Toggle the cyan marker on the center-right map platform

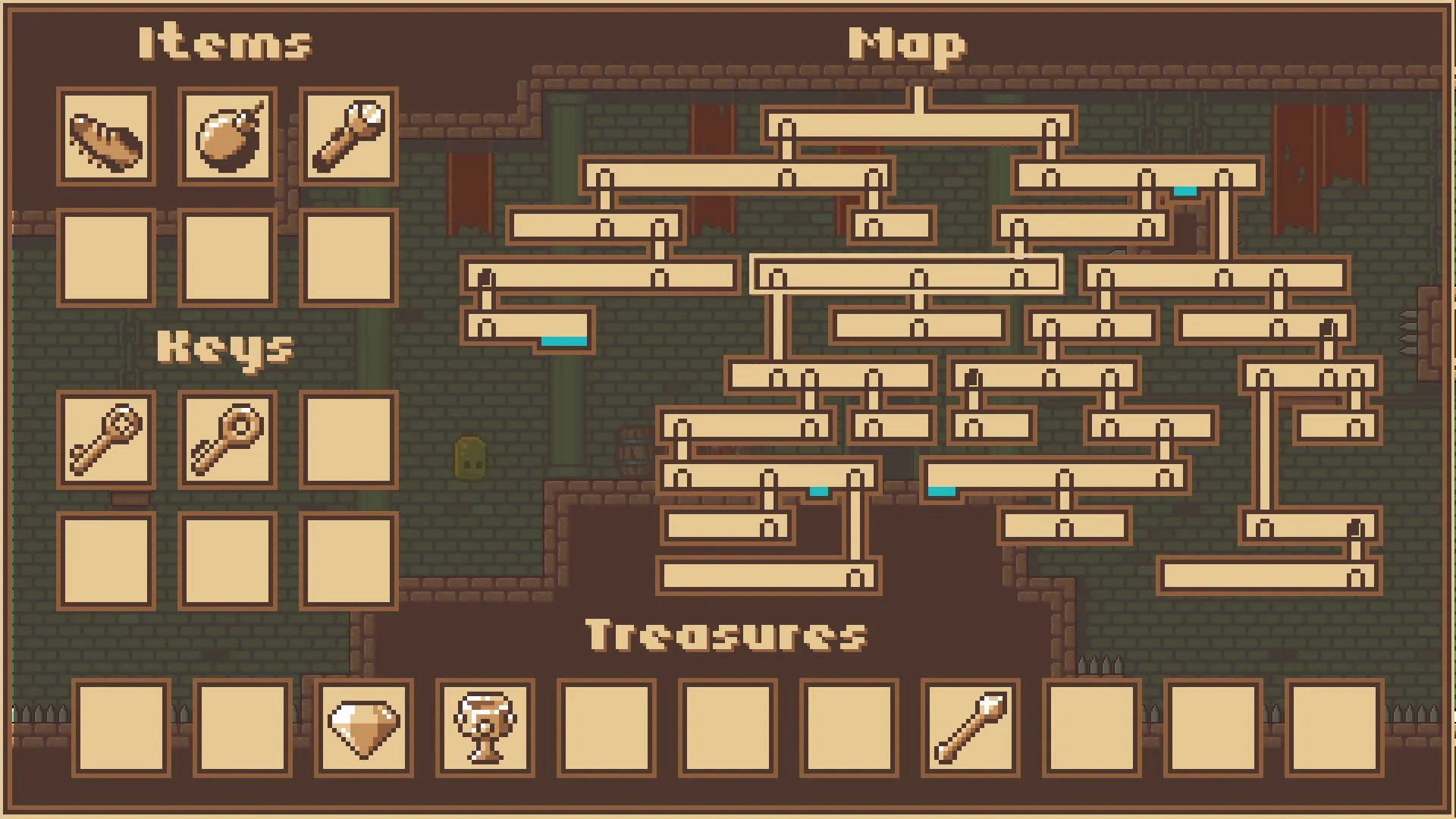click(x=942, y=491)
